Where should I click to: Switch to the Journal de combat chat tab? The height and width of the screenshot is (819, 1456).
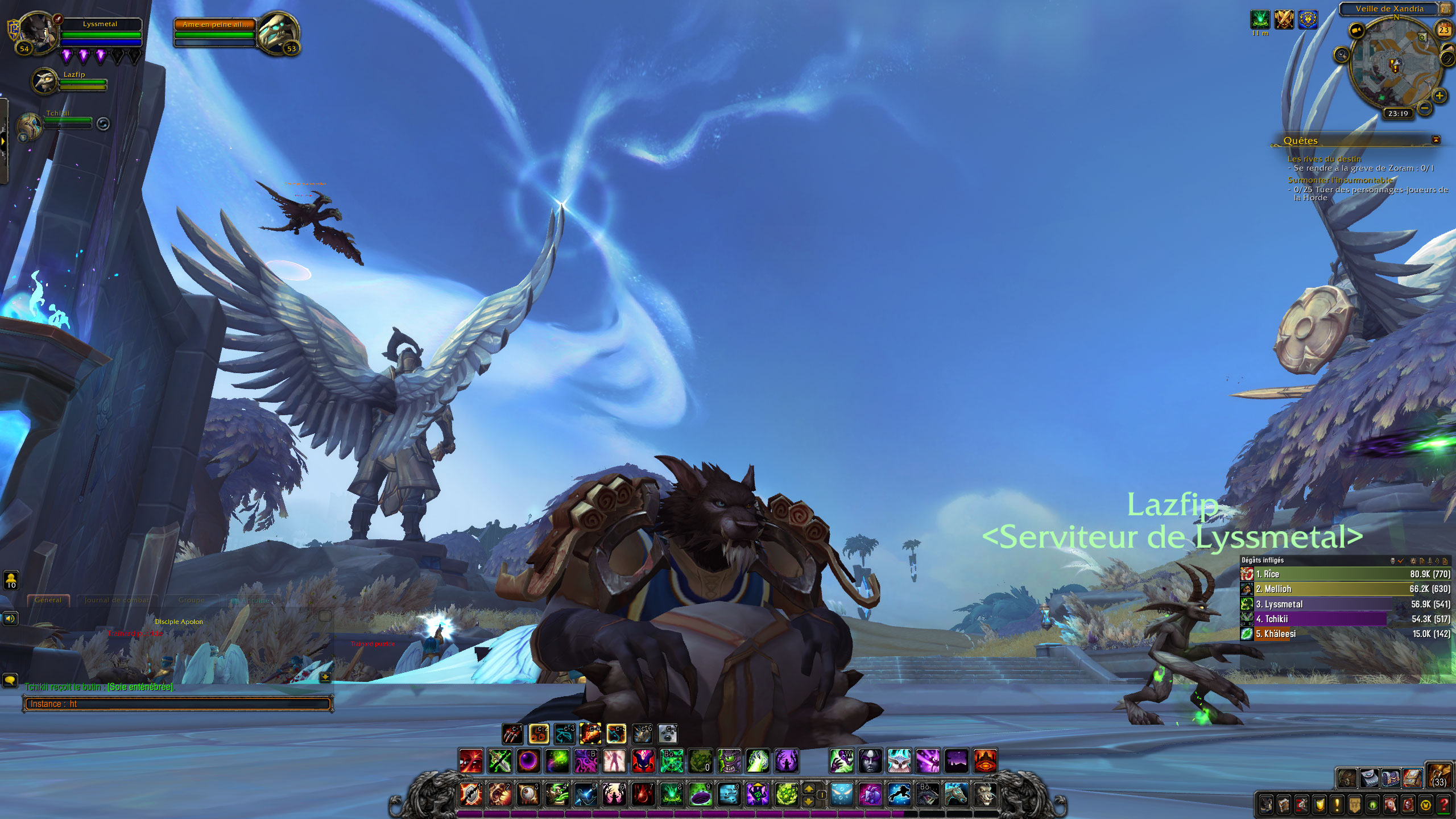coord(117,600)
